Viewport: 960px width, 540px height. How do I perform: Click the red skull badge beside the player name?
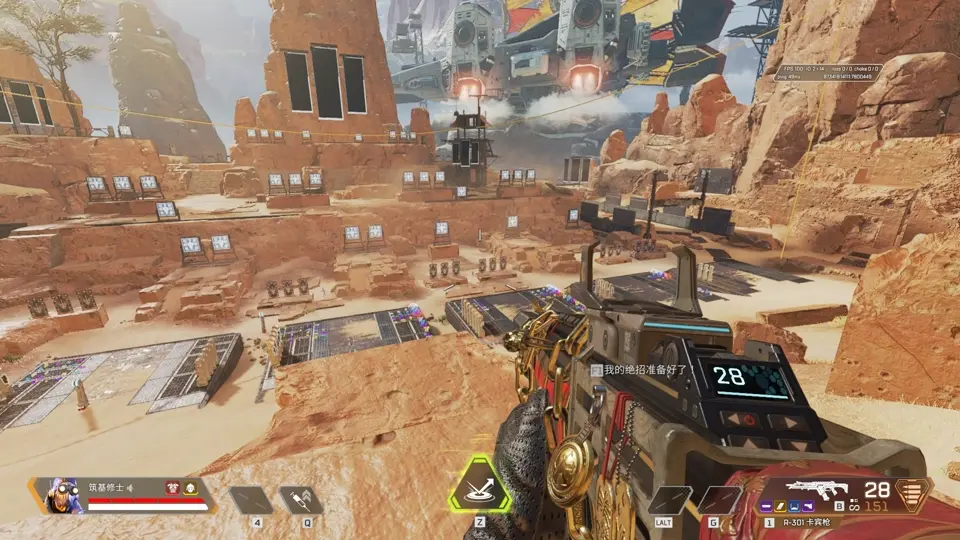(173, 488)
